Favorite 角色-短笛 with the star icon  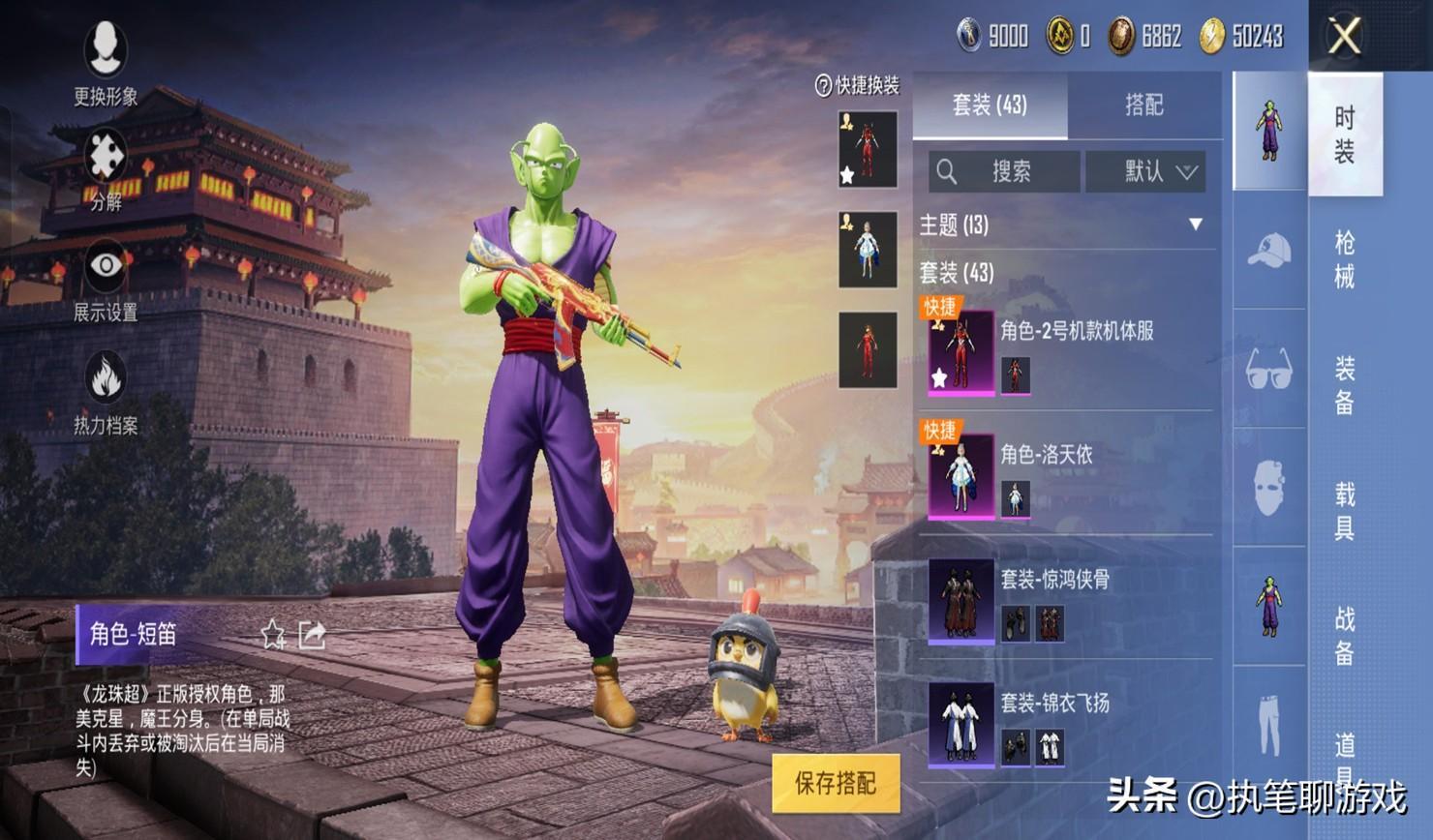click(x=273, y=635)
